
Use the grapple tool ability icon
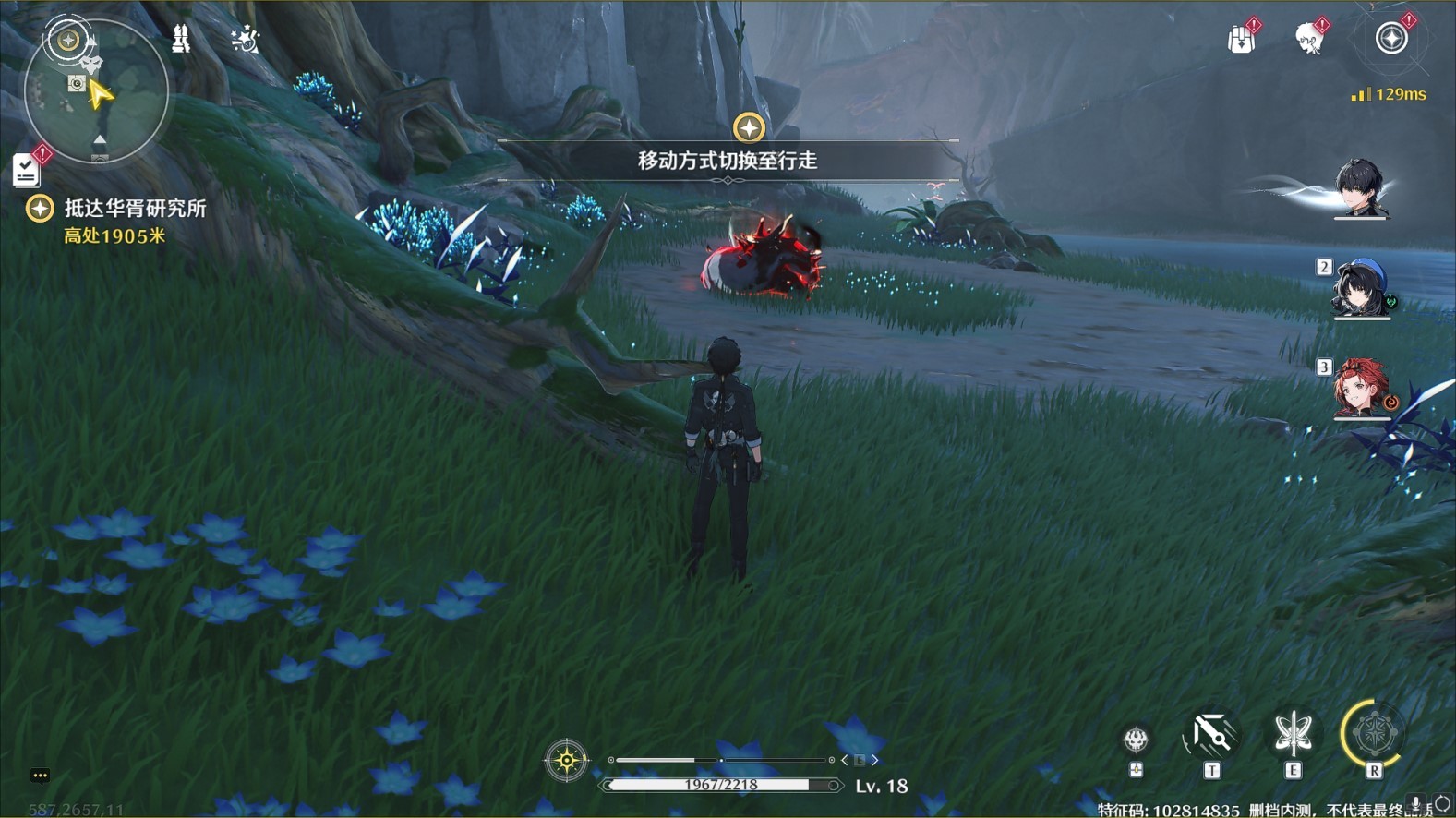[1210, 735]
